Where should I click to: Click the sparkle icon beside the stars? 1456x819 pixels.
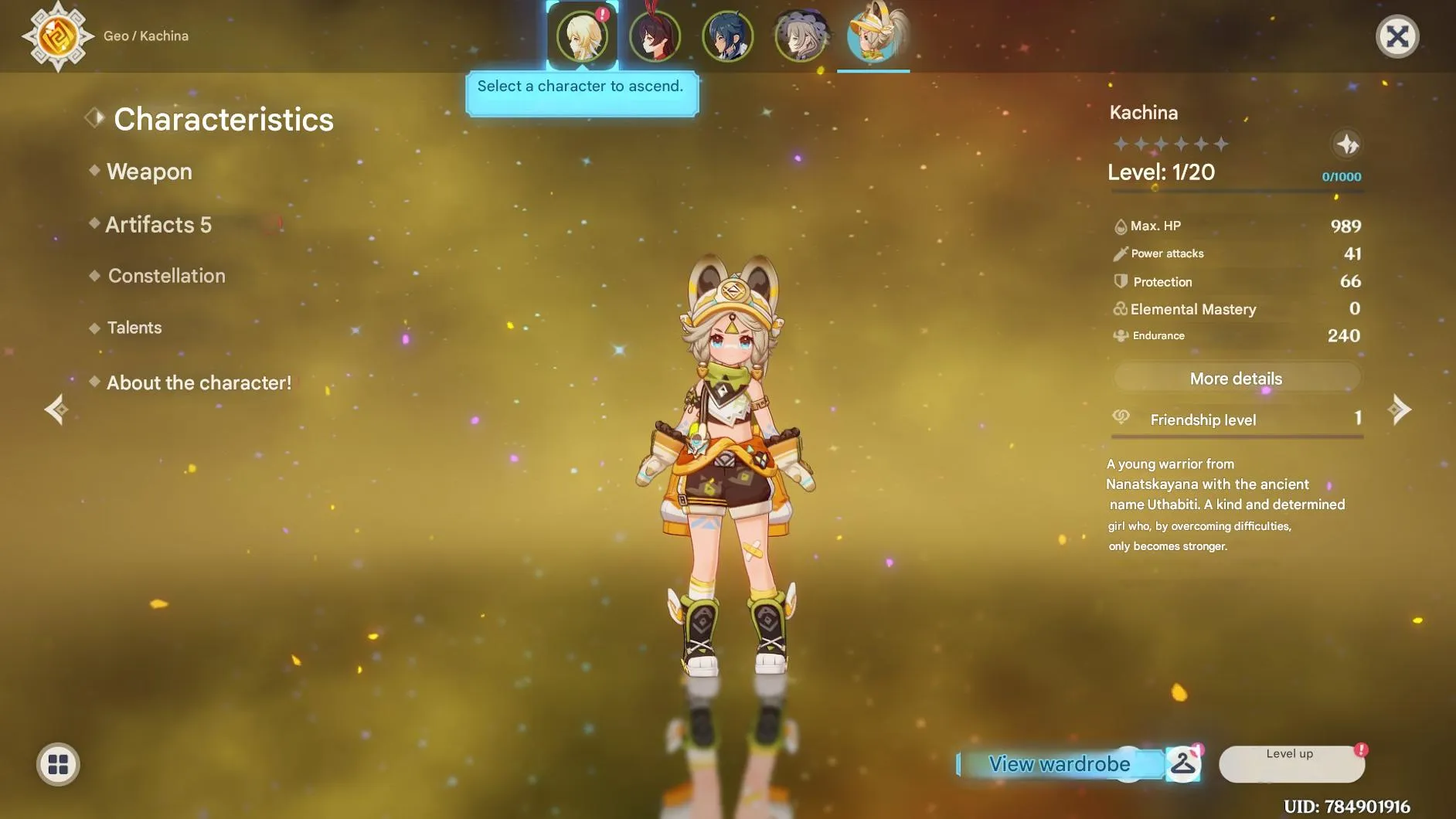click(1347, 144)
